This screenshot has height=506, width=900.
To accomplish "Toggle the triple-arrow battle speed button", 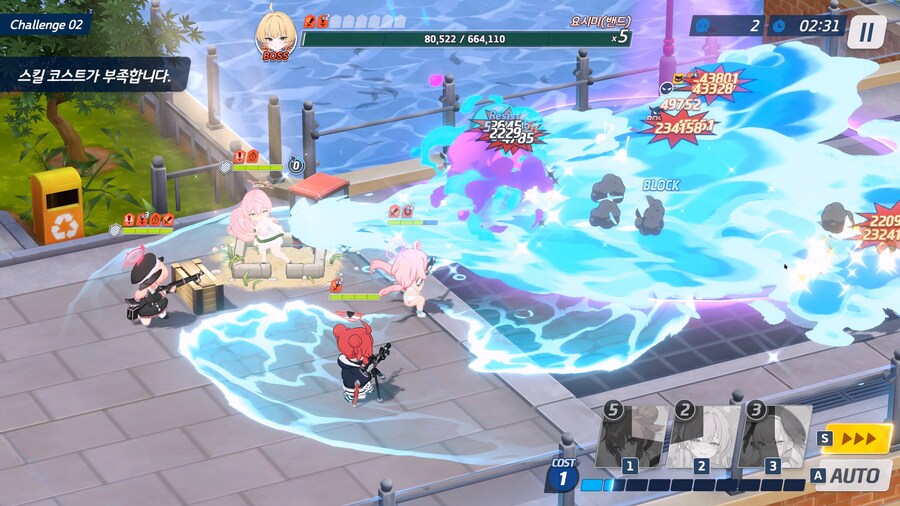I will (x=856, y=438).
